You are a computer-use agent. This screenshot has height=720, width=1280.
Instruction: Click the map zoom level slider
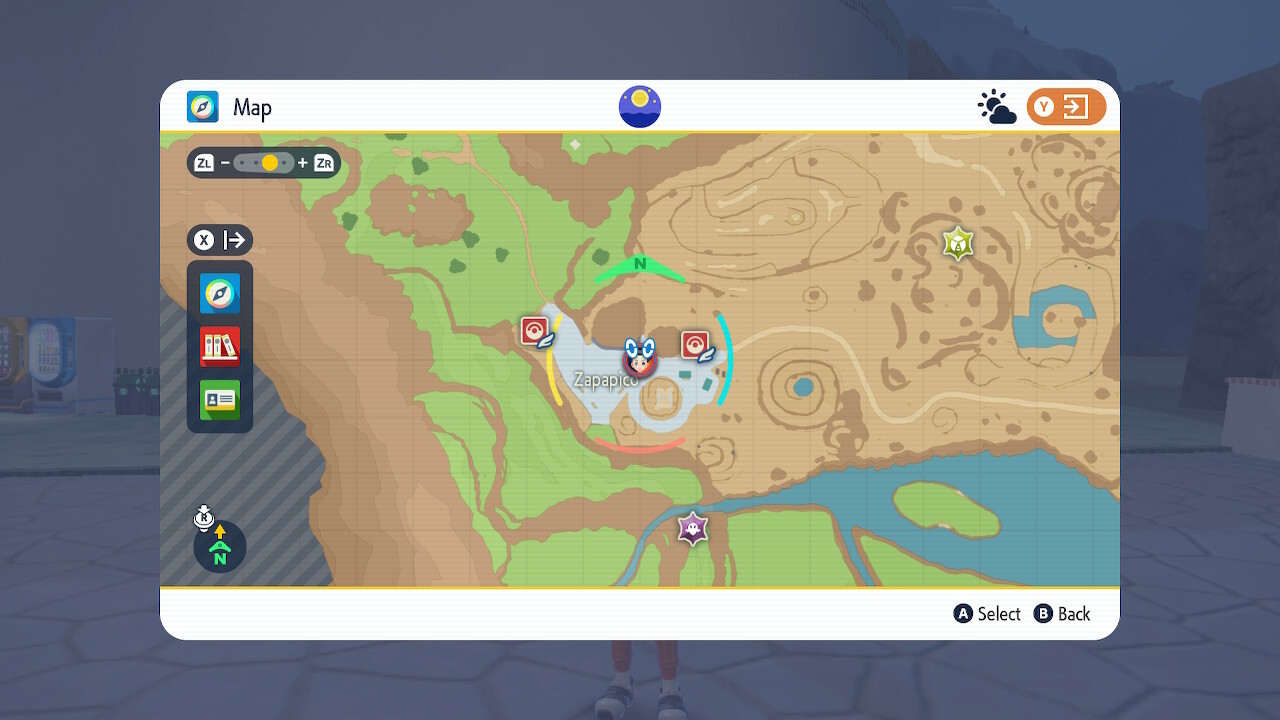click(264, 163)
